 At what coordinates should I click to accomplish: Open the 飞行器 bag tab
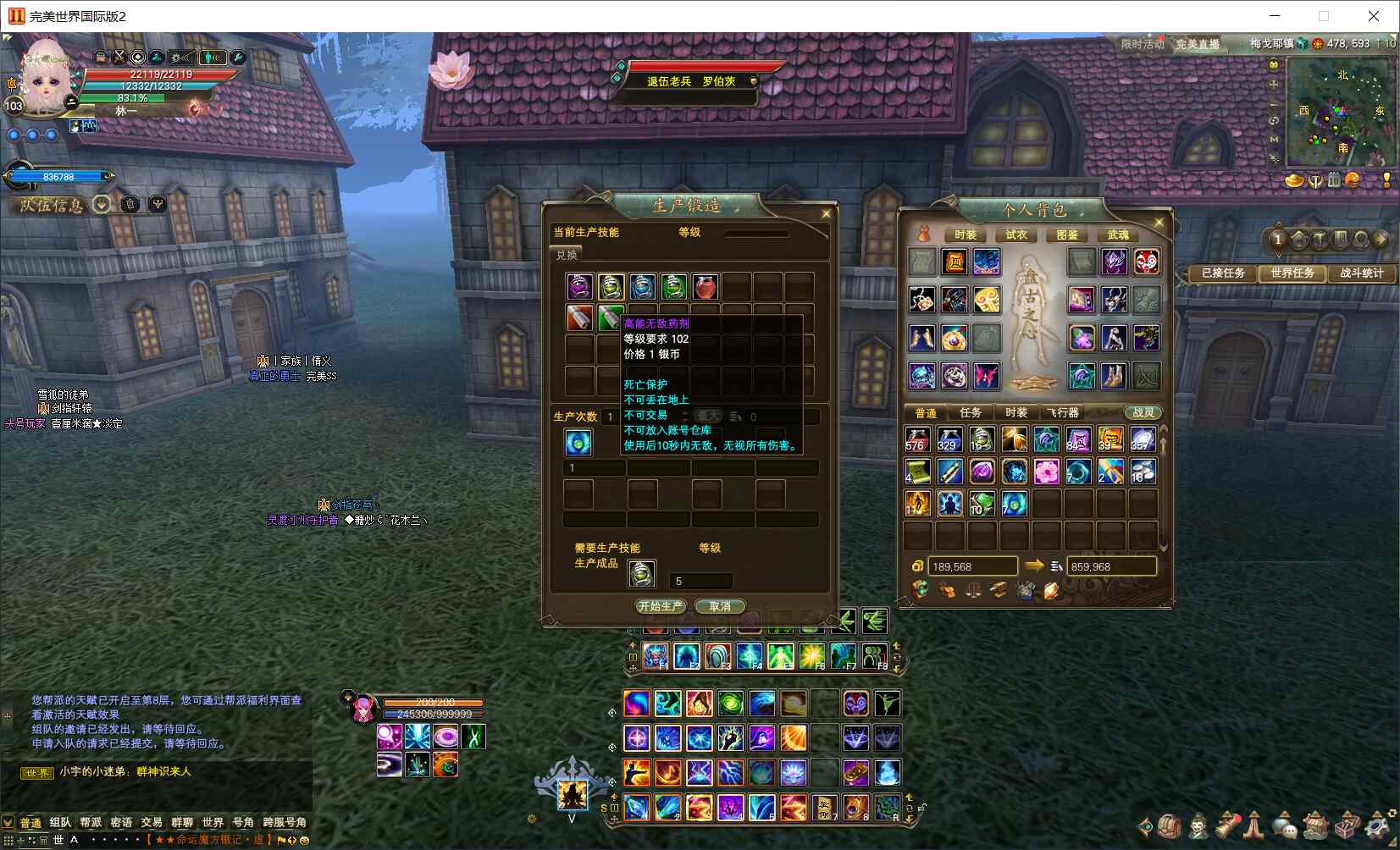(1062, 412)
